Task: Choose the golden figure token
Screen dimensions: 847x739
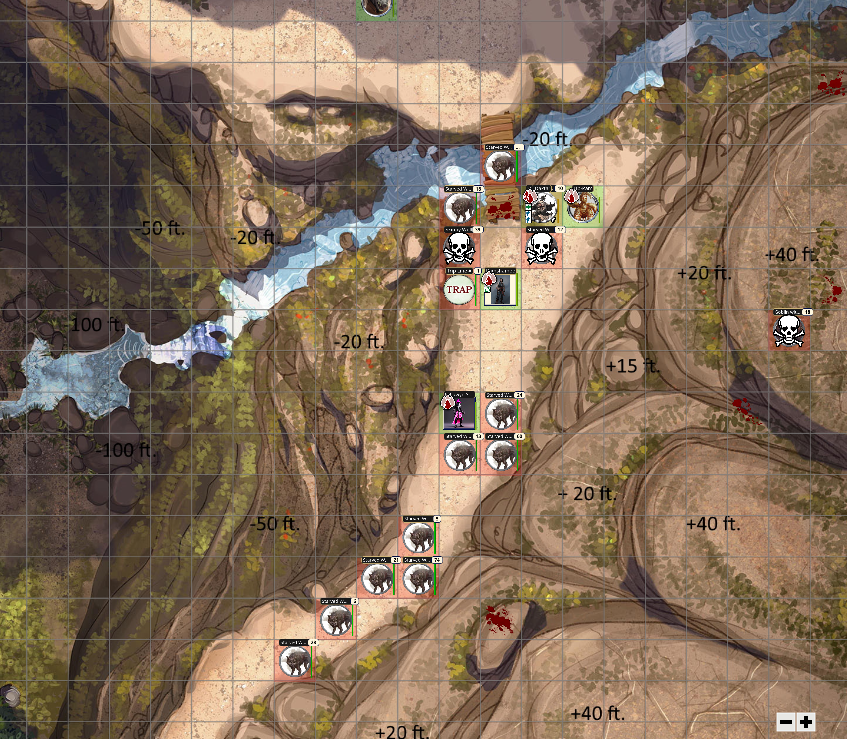Action: [582, 207]
